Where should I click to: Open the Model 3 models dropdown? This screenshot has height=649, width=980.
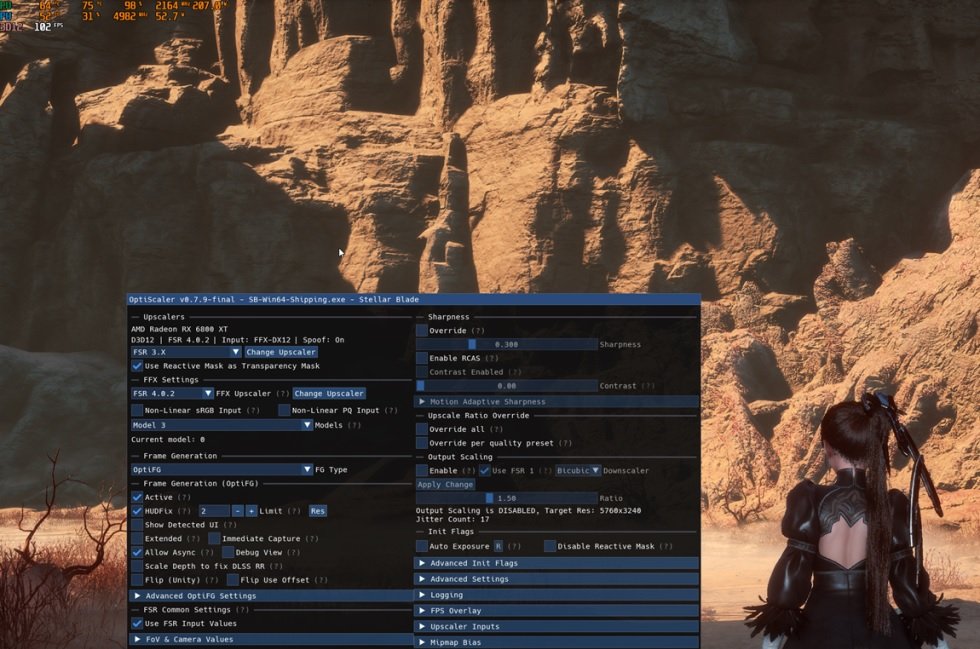pos(222,425)
